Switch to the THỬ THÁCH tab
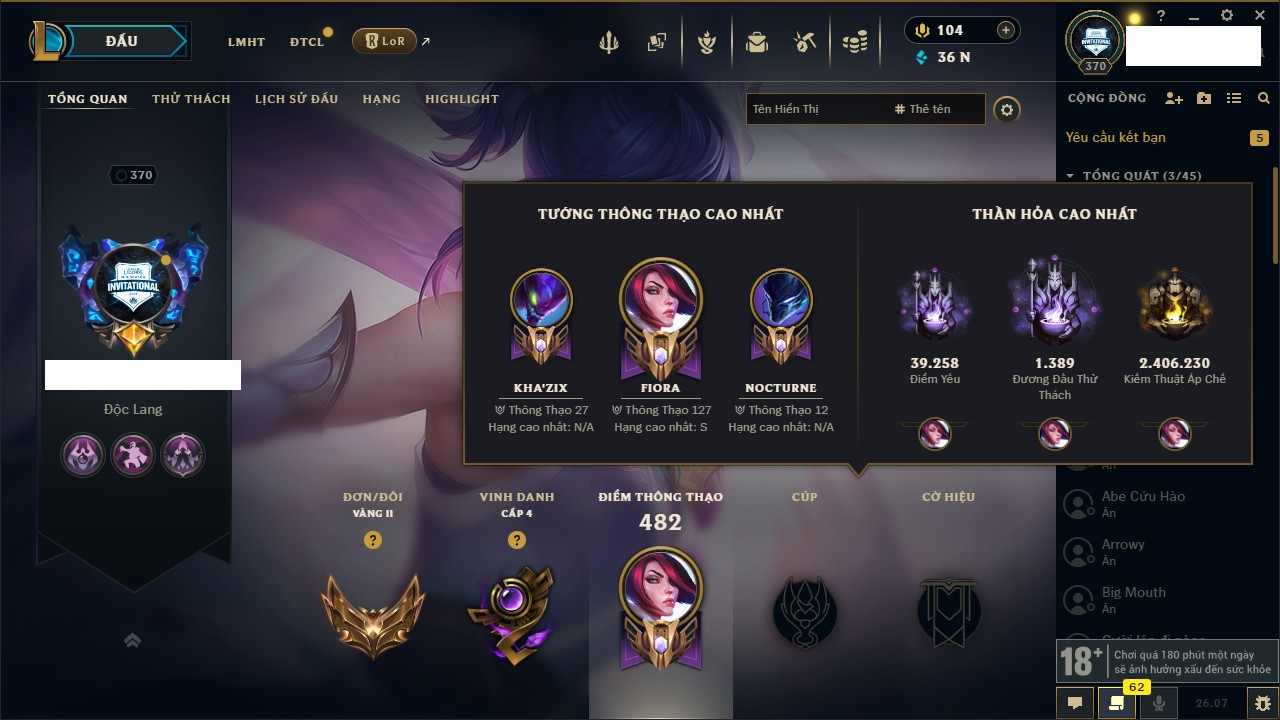 191,99
